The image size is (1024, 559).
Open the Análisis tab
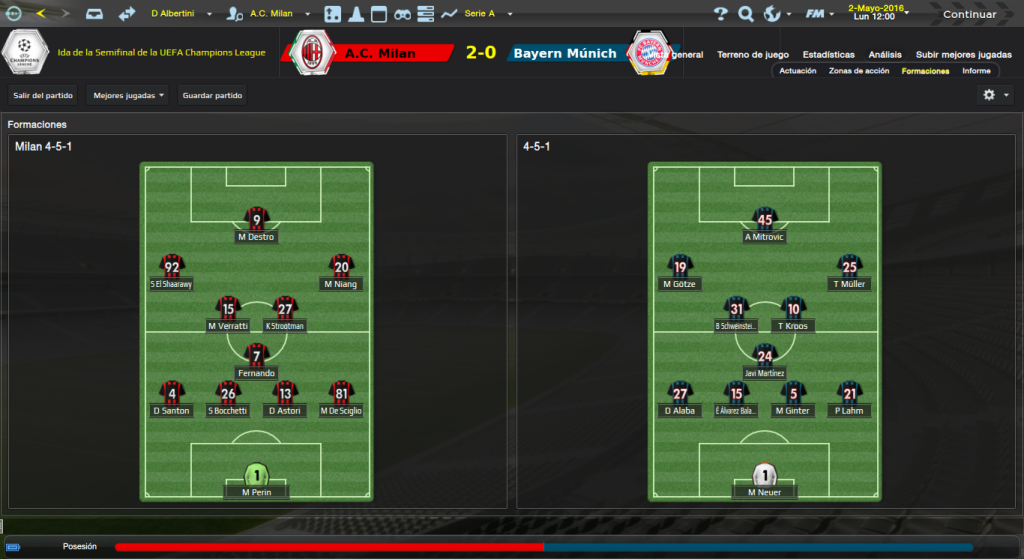tap(885, 54)
